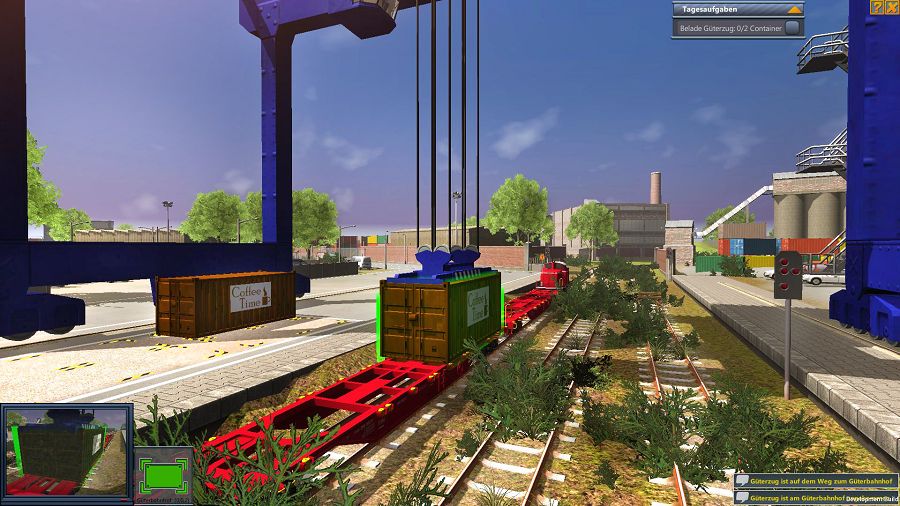Open message 'Güterzug ist auf dem Weg zum Güterbahnhof'

(814, 481)
